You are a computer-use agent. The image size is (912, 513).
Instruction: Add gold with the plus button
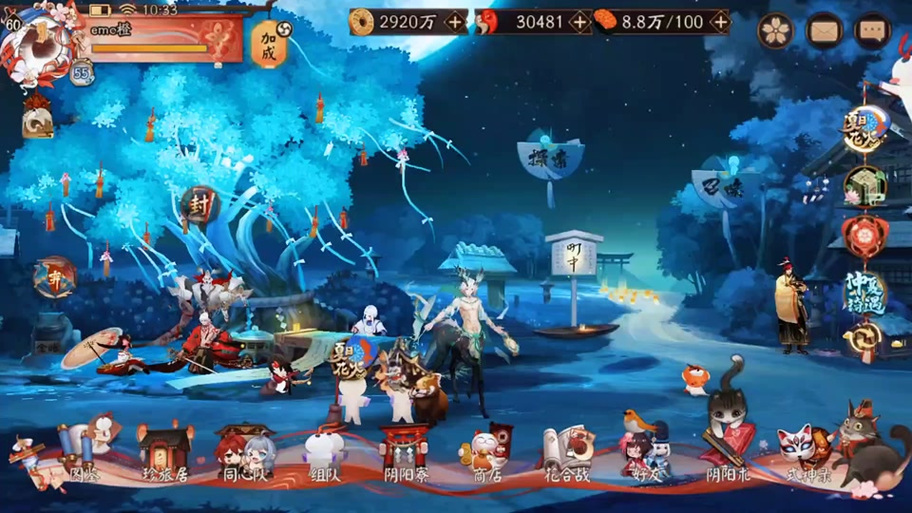coord(455,21)
